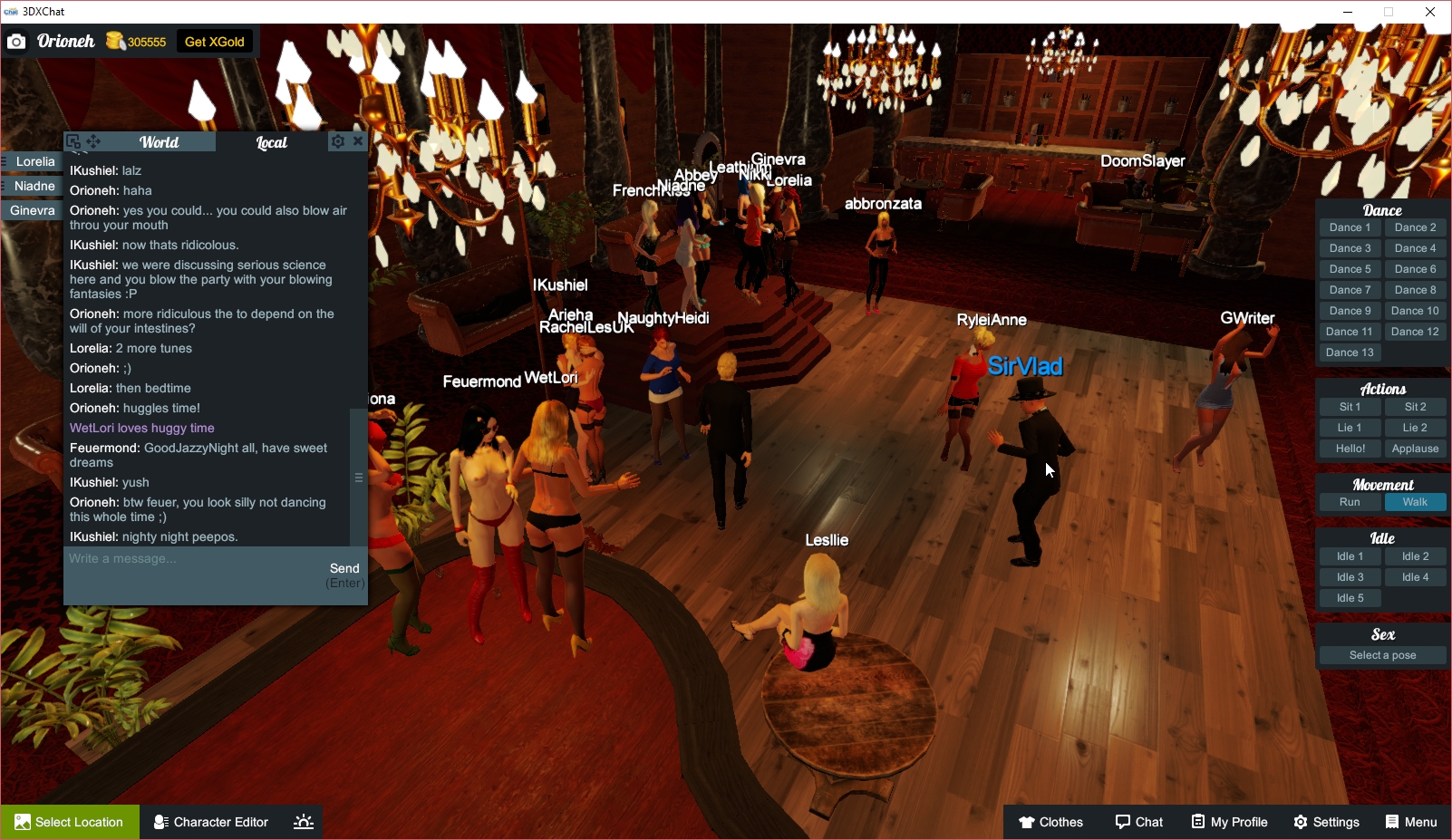The image size is (1452, 840).
Task: Open My Profile via the clipboard icon
Action: [1196, 822]
